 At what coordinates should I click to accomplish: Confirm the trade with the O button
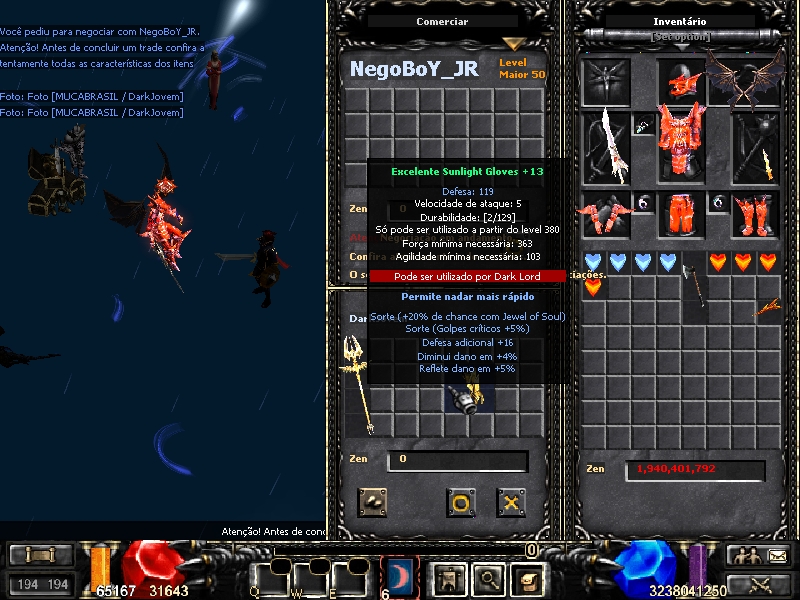(460, 502)
